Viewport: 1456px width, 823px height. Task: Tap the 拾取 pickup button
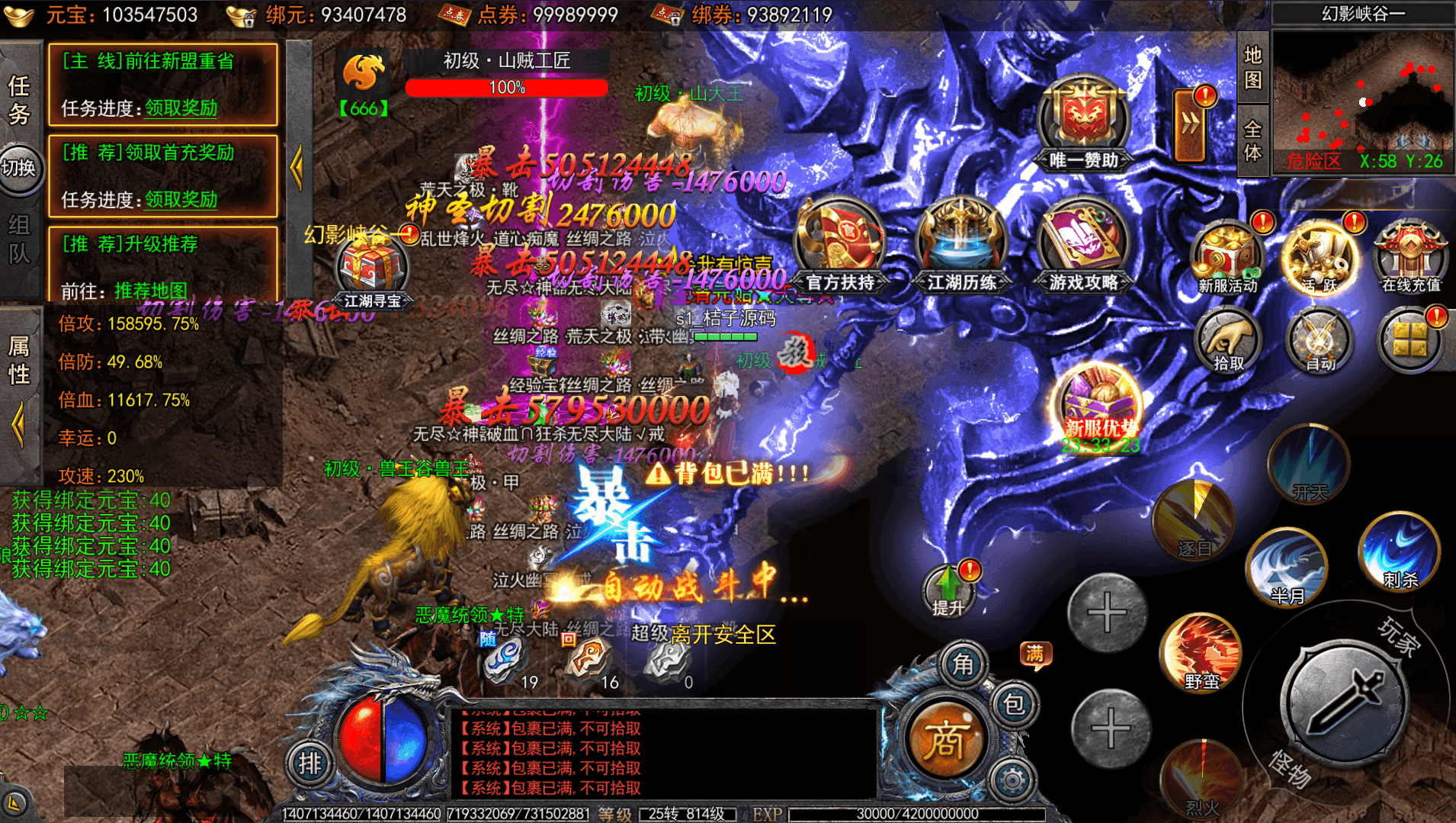[1227, 340]
